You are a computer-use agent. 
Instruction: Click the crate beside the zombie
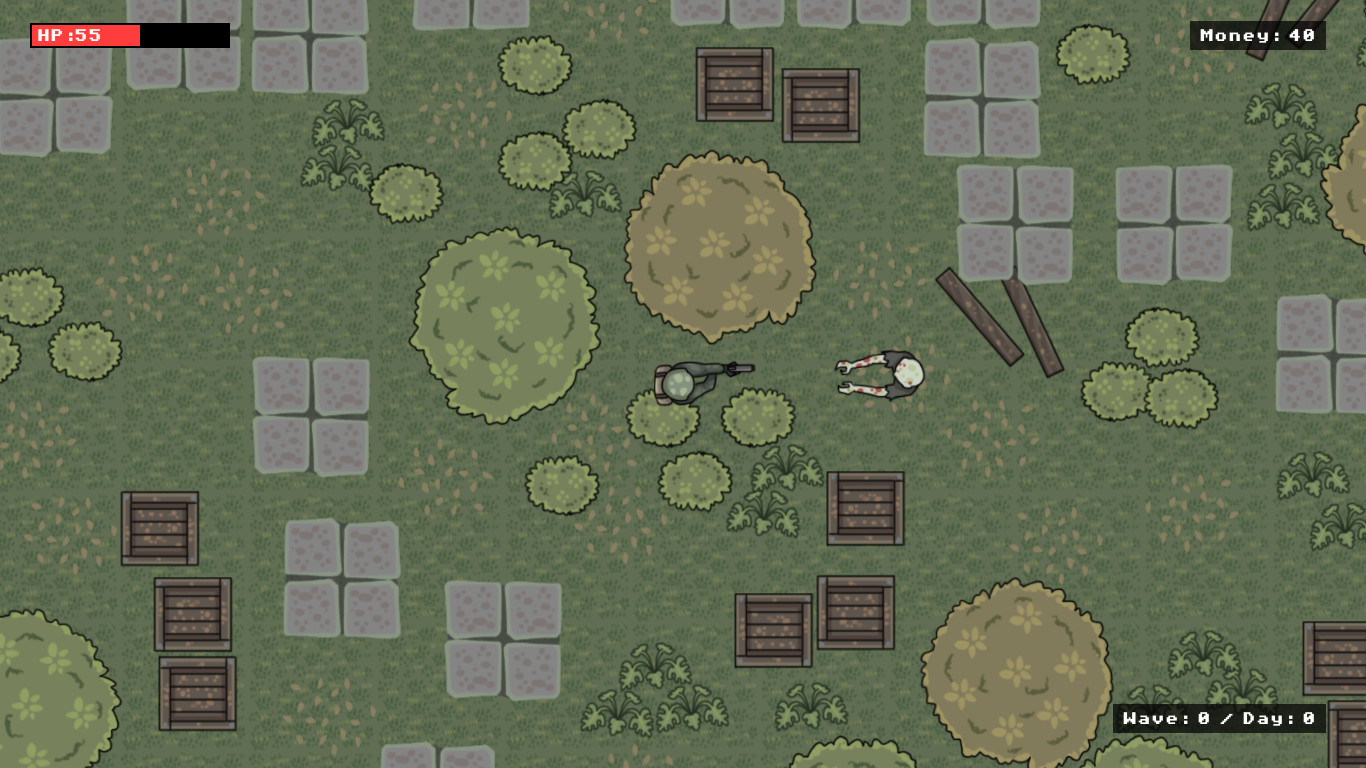(x=865, y=510)
